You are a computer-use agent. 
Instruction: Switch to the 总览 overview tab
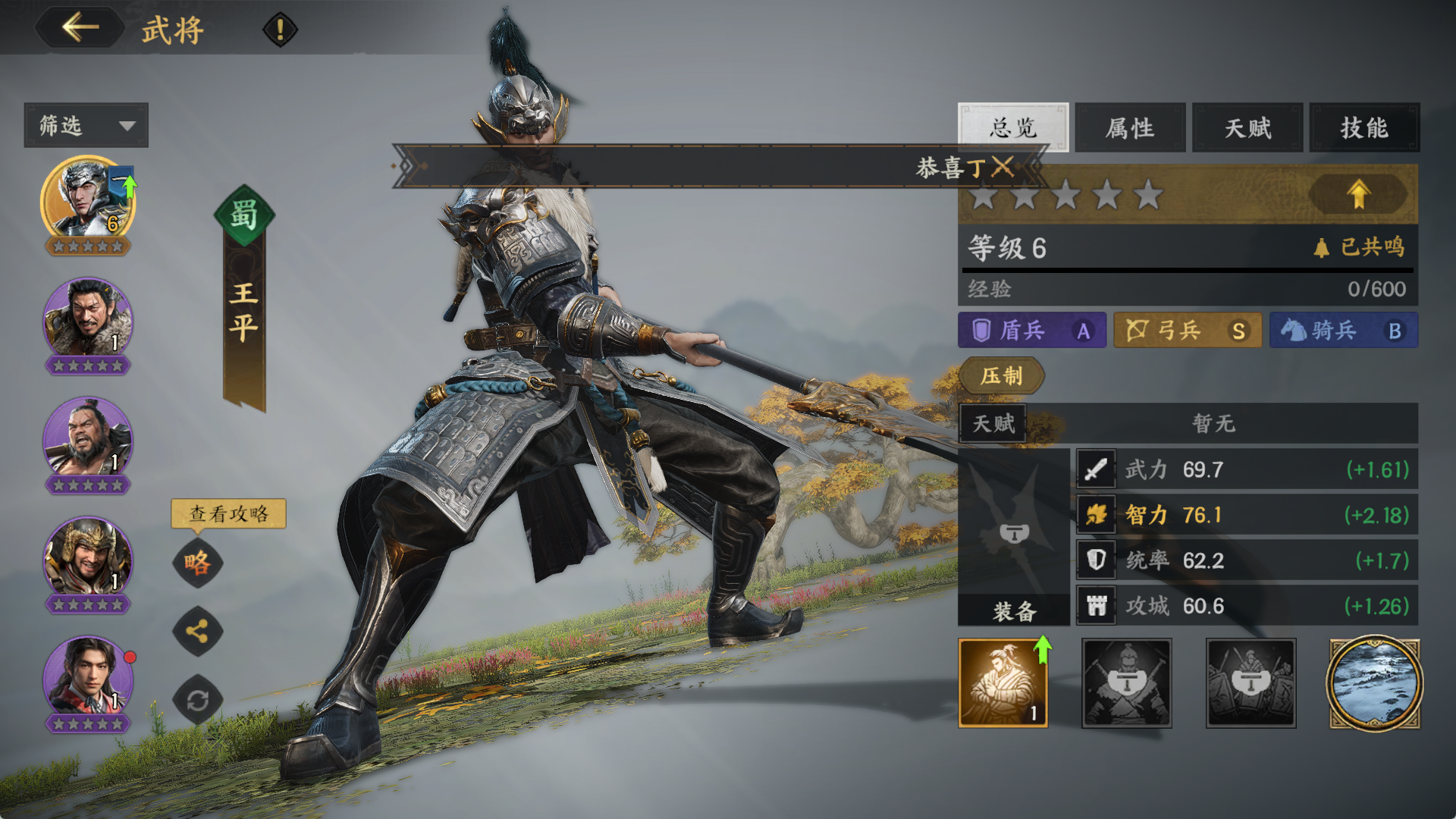pos(1012,127)
